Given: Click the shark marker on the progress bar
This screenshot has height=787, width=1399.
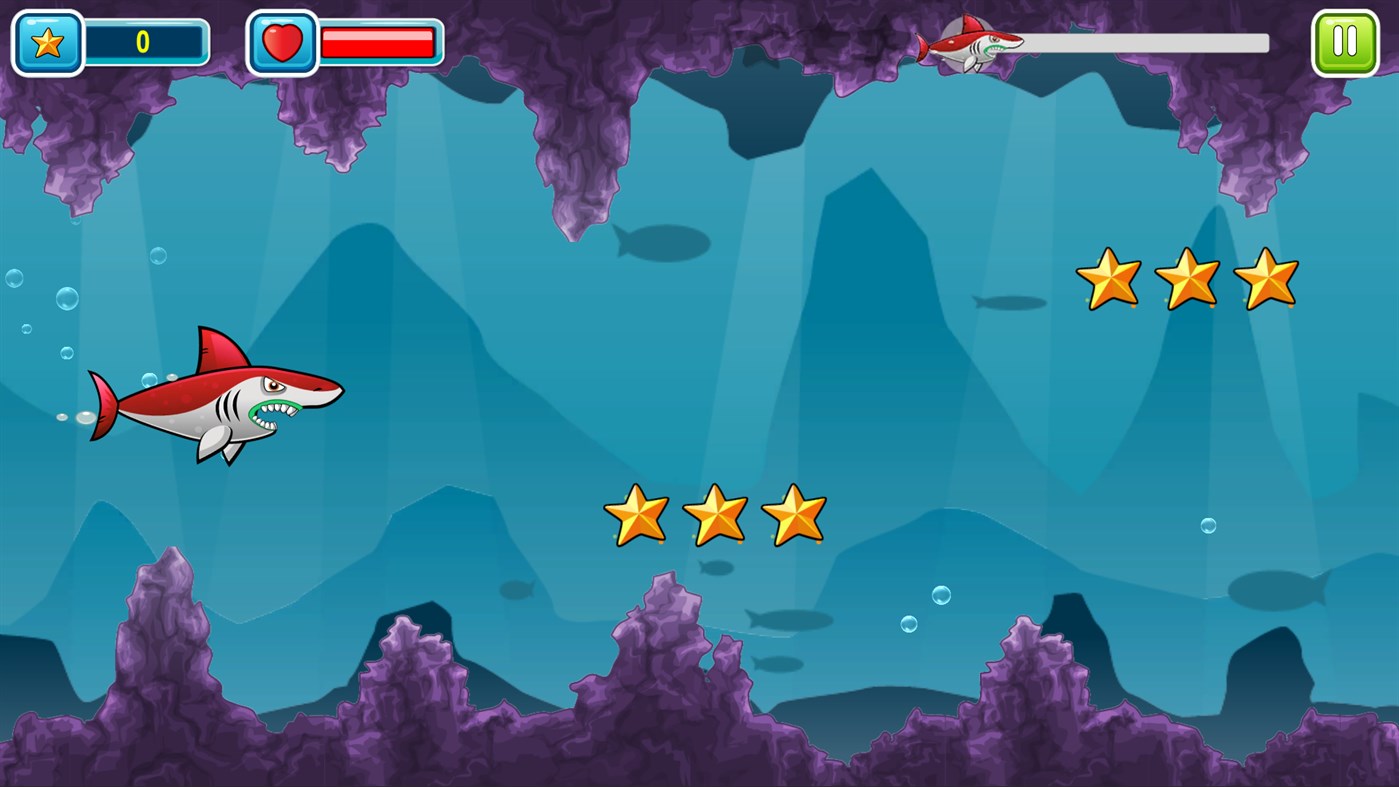Looking at the screenshot, I should (967, 44).
